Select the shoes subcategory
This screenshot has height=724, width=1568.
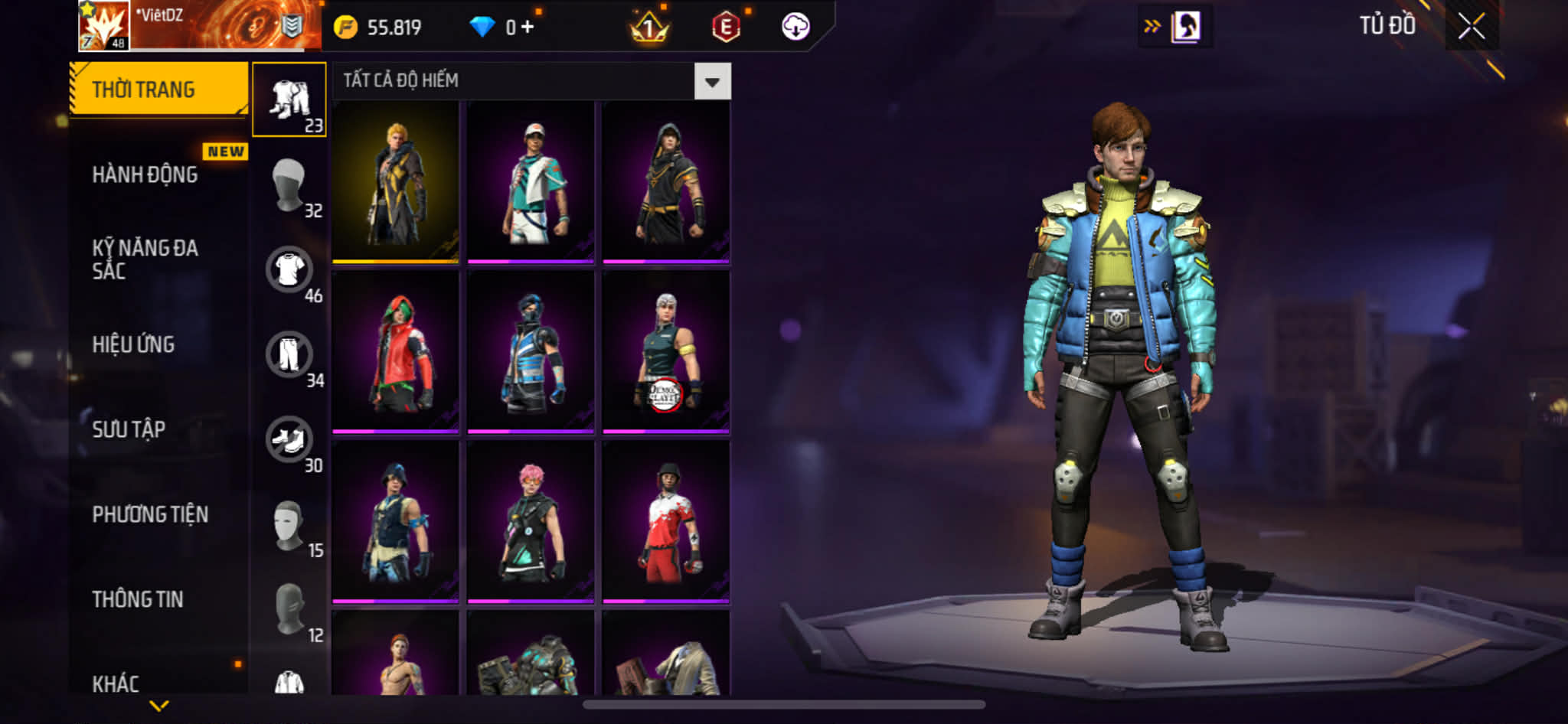pos(289,439)
